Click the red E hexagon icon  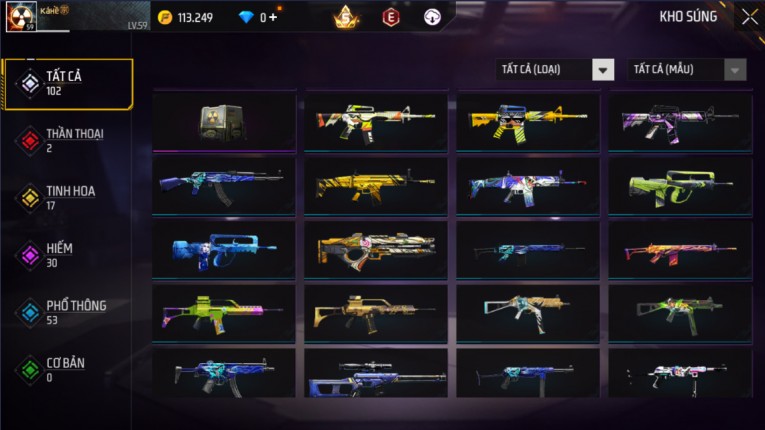pyautogui.click(x=391, y=16)
